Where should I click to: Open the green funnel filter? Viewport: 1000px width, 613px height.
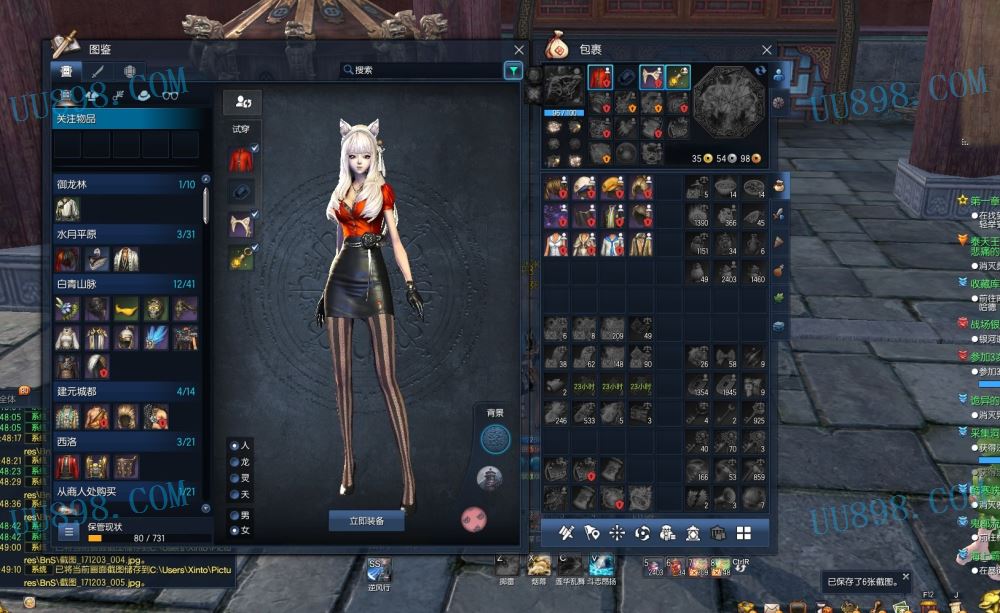point(512,70)
